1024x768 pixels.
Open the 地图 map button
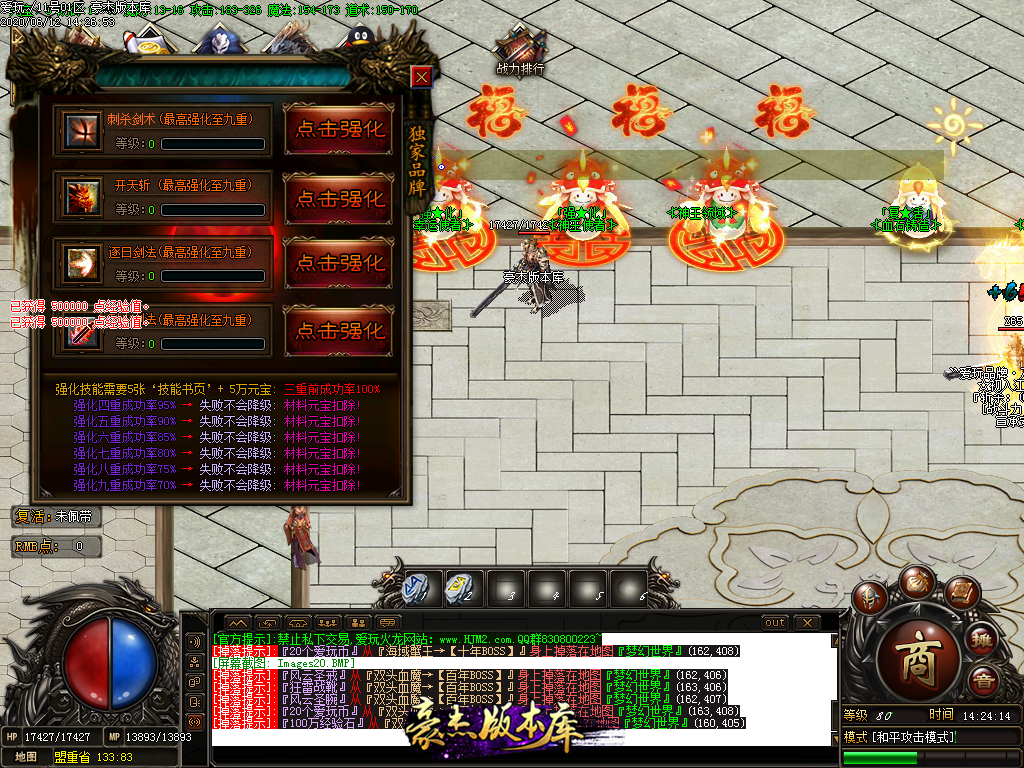27,757
